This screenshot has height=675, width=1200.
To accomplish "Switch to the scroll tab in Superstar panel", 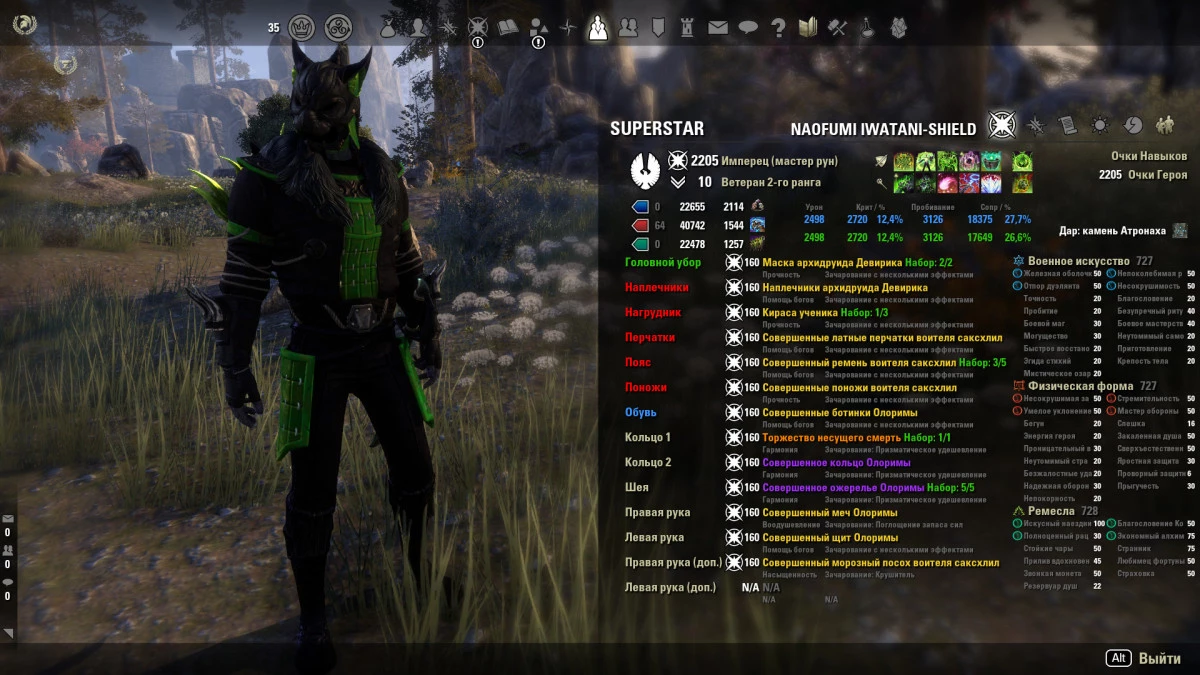I will click(x=1068, y=125).
